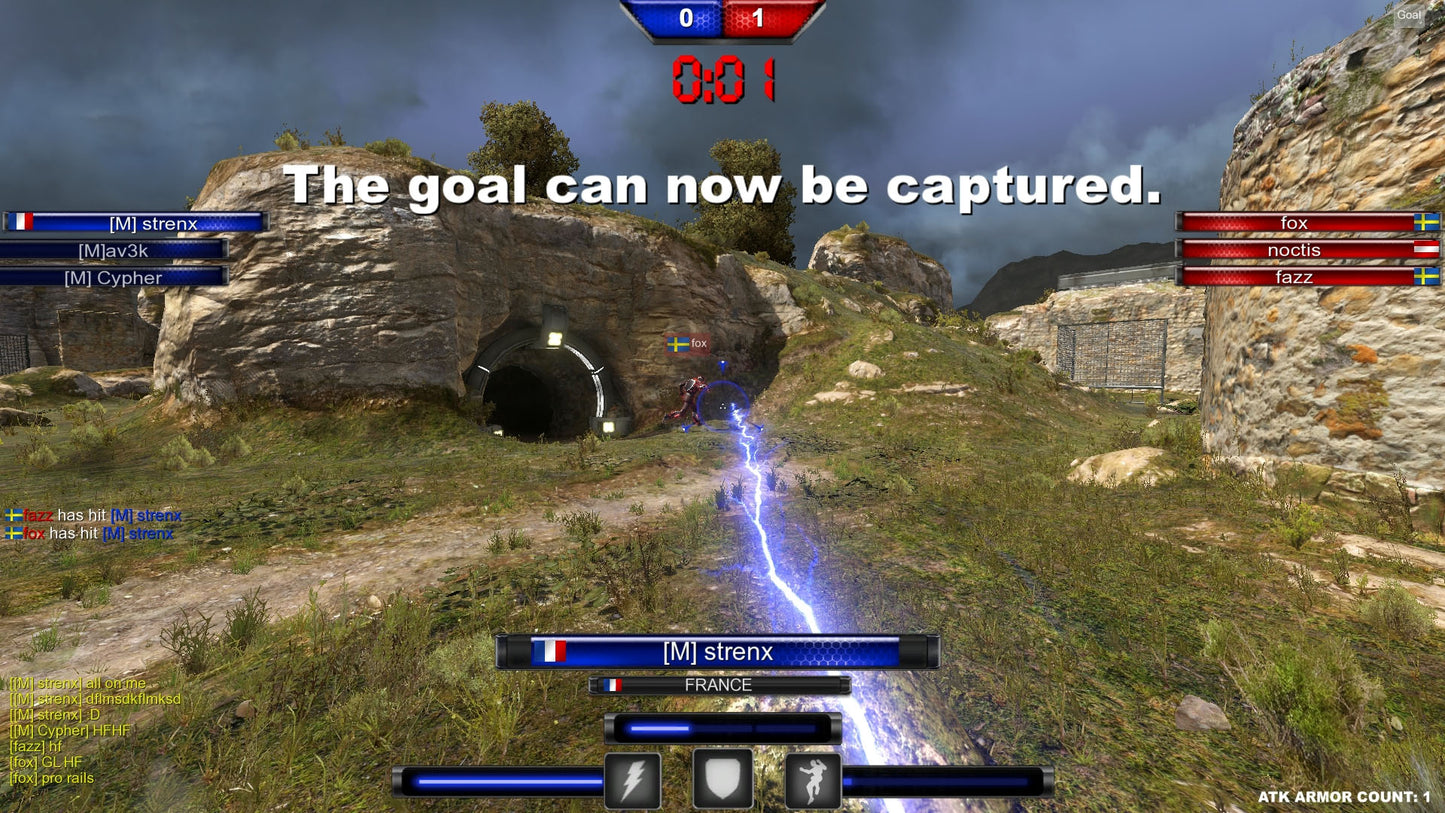Click the Swedish flag next to fox
The height and width of the screenshot is (813, 1445).
click(x=1426, y=222)
